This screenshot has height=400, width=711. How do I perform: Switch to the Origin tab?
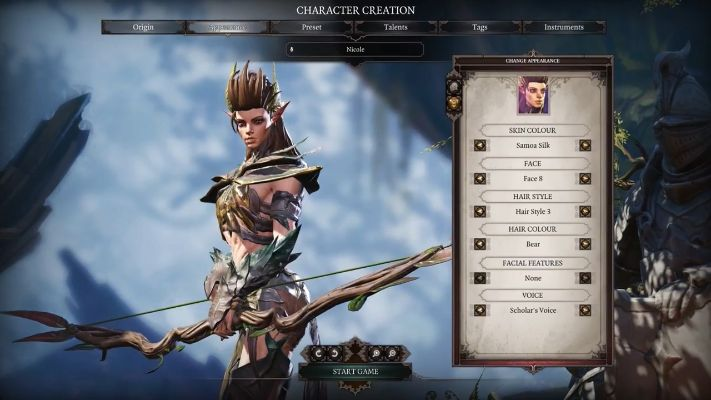pos(143,27)
